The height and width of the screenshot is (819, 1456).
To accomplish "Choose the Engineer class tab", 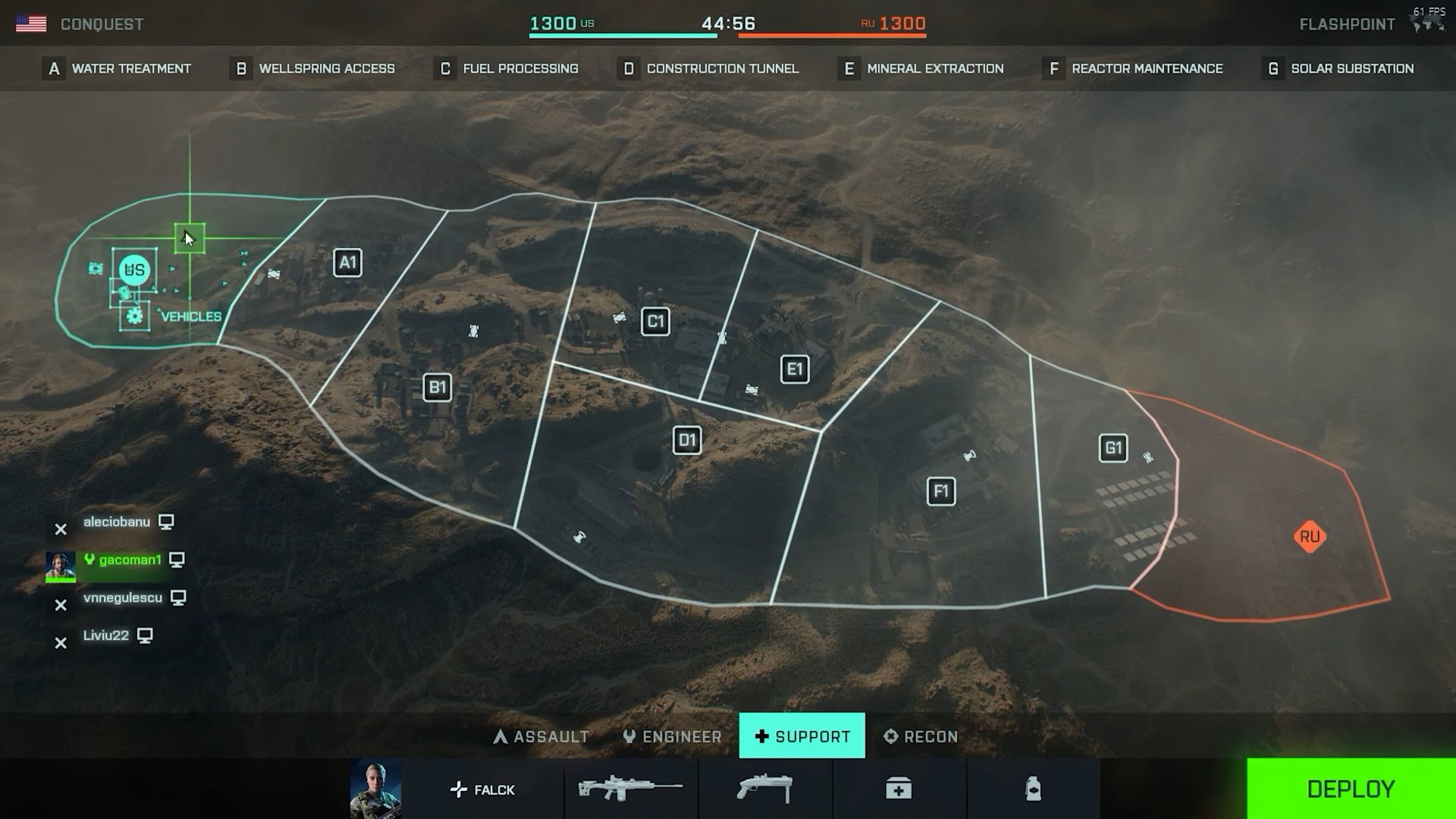I will [x=672, y=736].
